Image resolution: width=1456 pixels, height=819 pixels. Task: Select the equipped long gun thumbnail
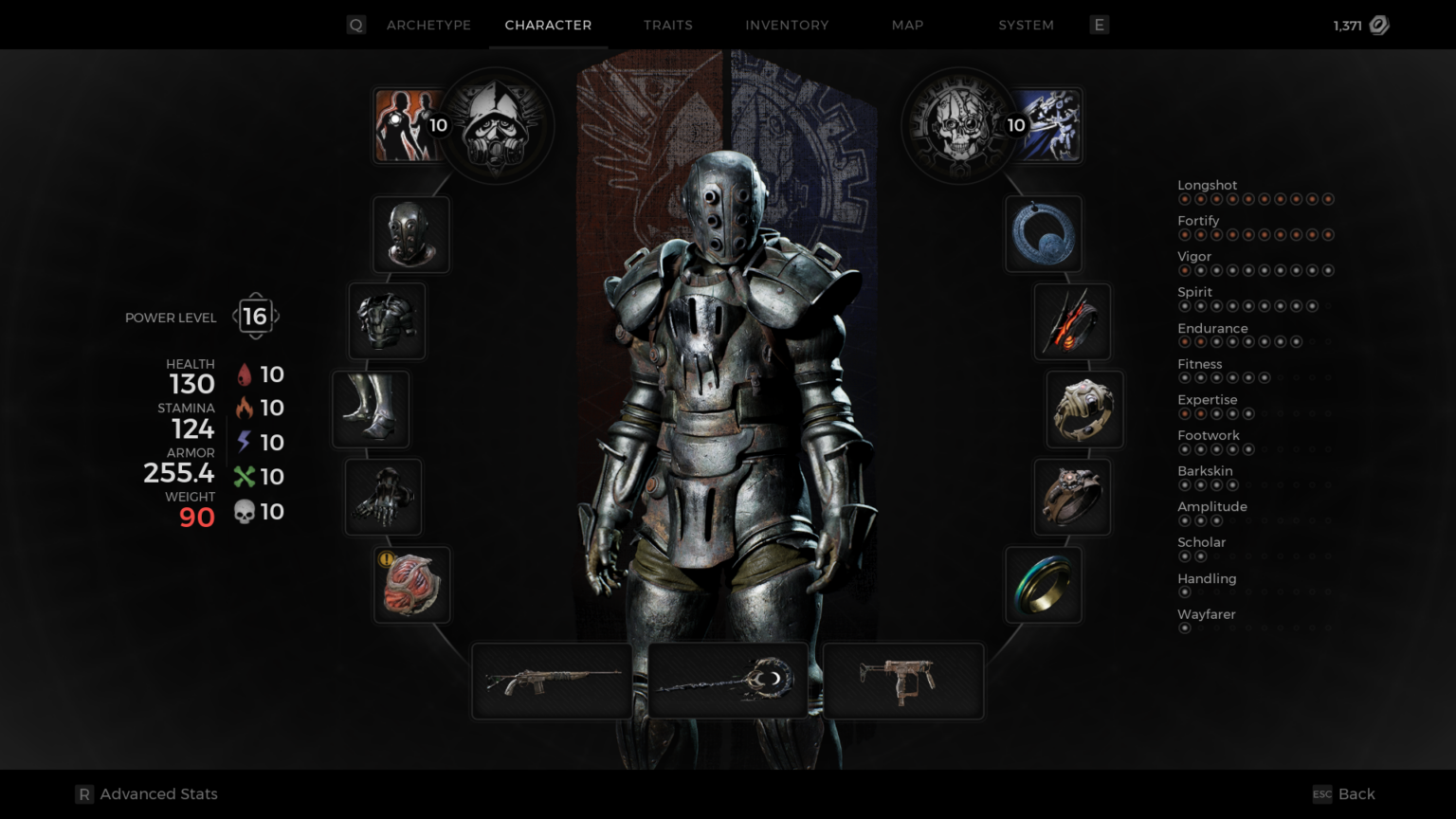[552, 680]
